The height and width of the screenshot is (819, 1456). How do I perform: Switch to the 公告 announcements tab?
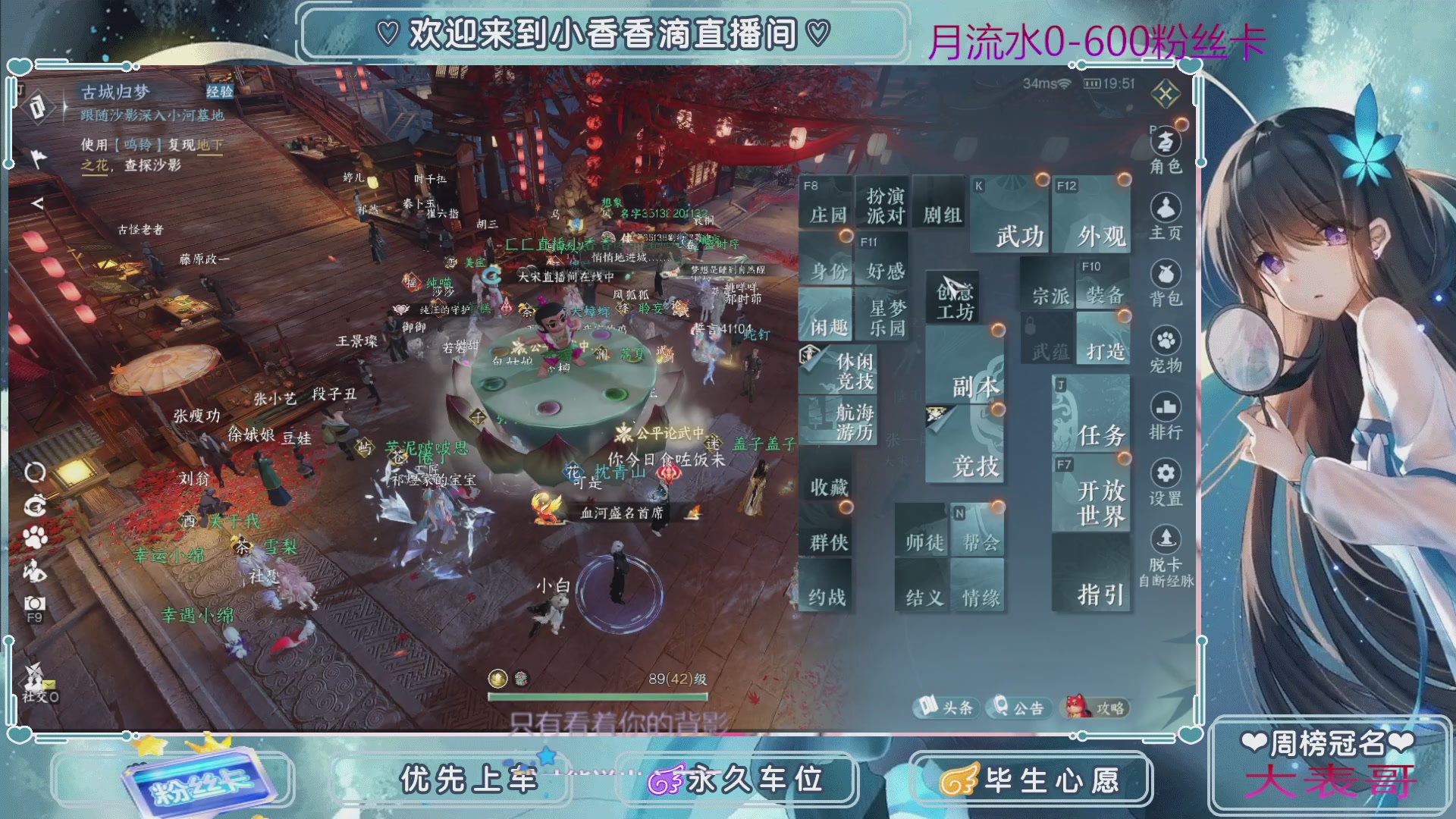1019,708
